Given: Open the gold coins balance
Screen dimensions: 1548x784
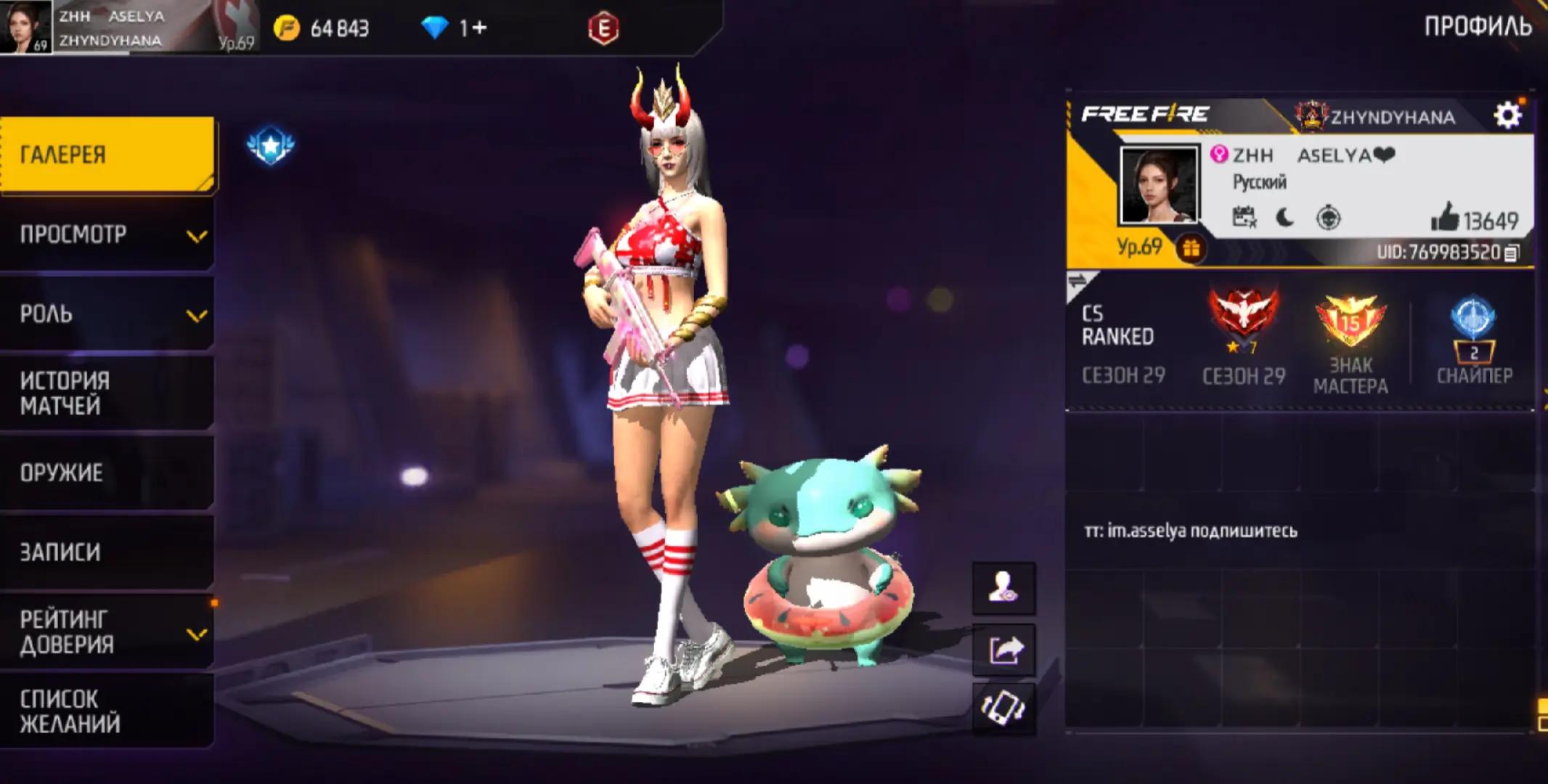Looking at the screenshot, I should click(x=322, y=28).
